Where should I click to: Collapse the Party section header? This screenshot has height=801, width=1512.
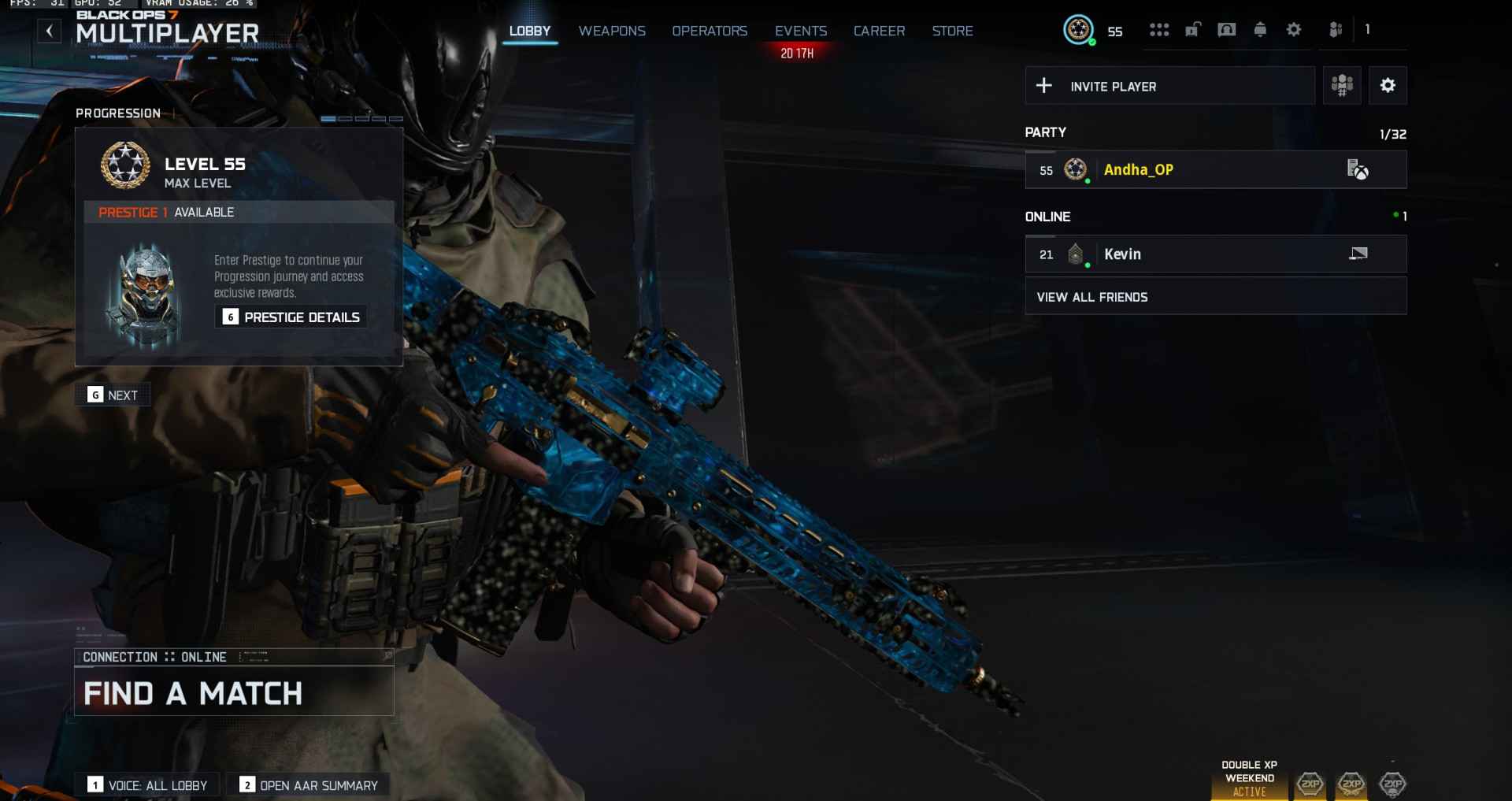(x=1045, y=132)
